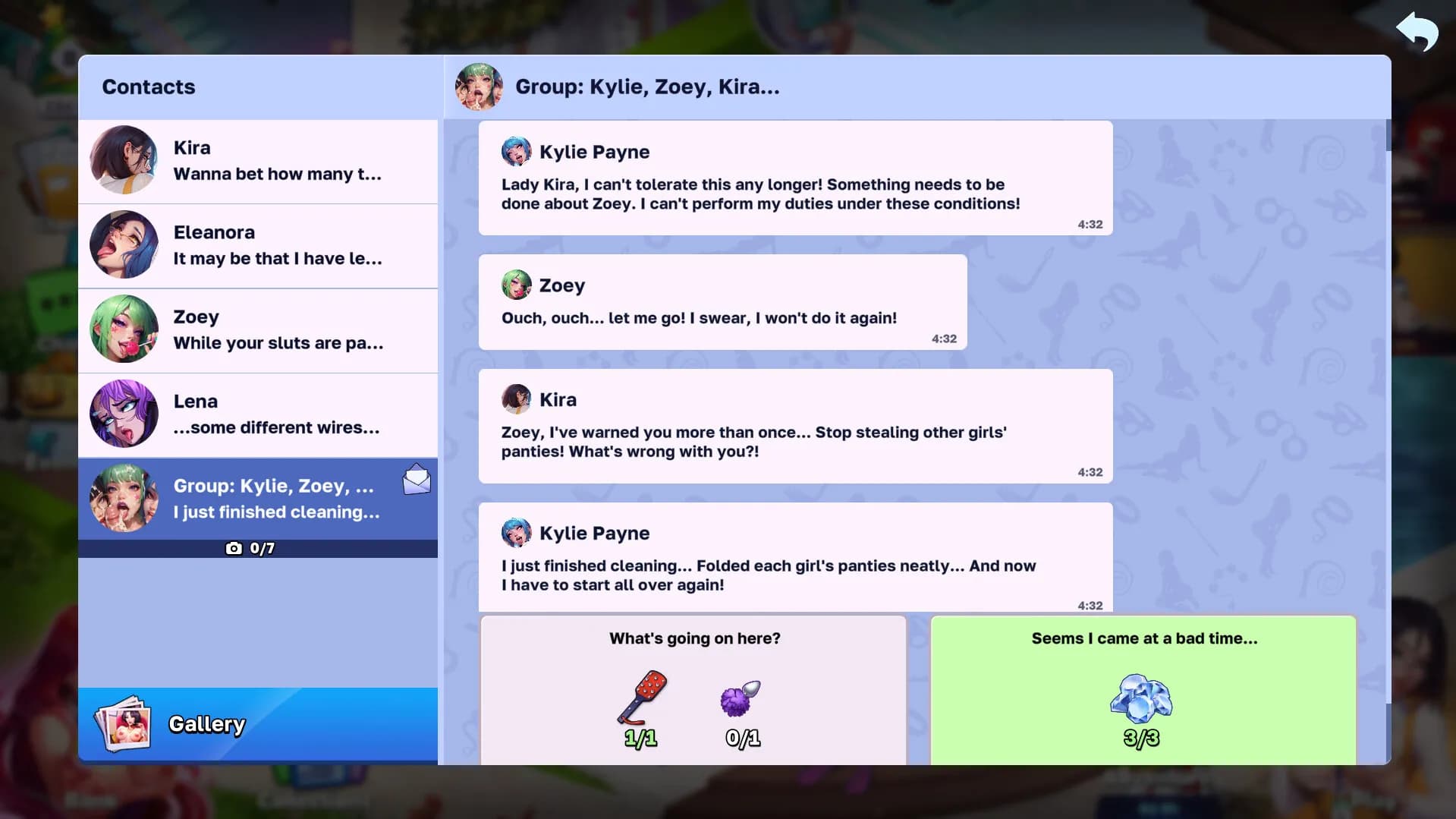The width and height of the screenshot is (1456, 819).
Task: Click Zoey's avatar in the contacts list
Action: [124, 329]
